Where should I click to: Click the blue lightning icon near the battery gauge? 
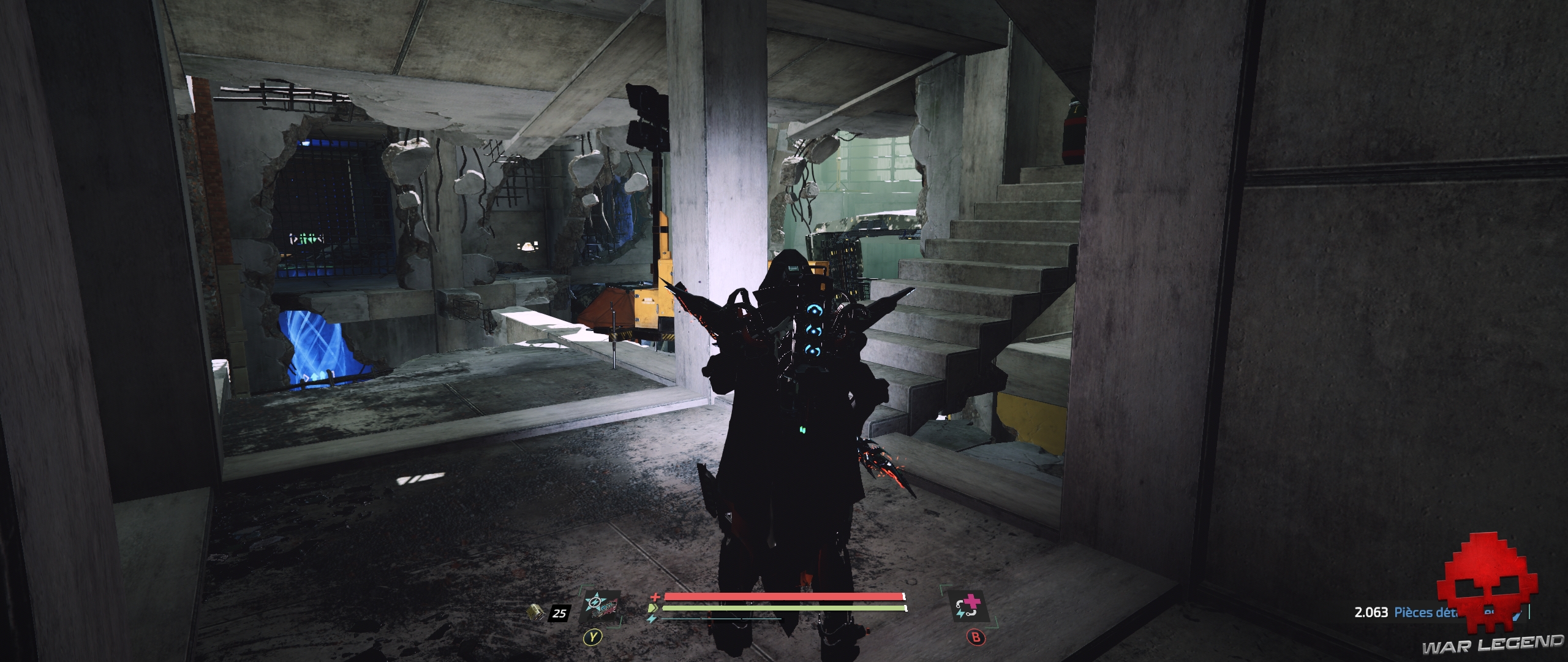(x=651, y=618)
